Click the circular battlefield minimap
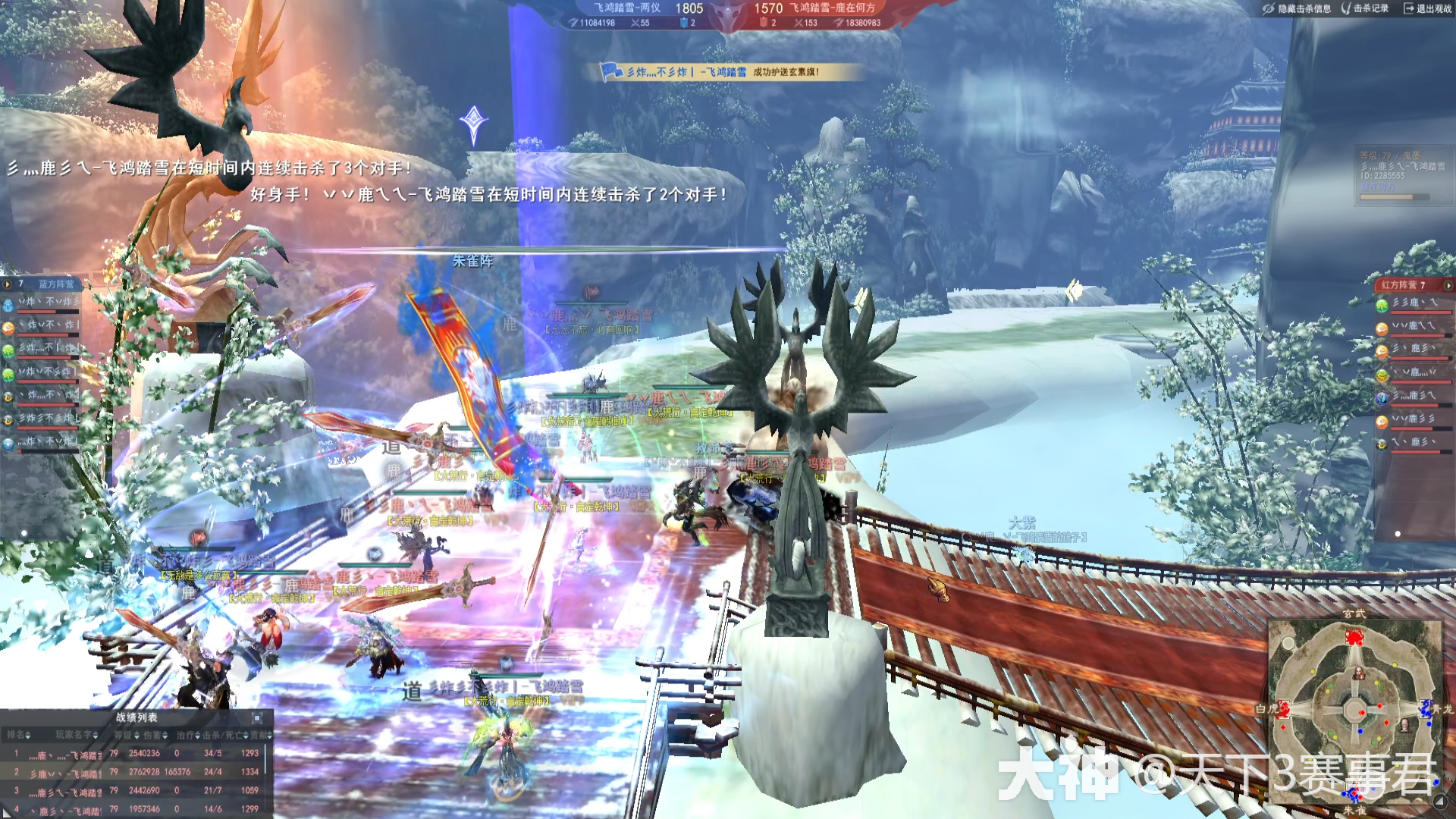1456x819 pixels. point(1355,710)
